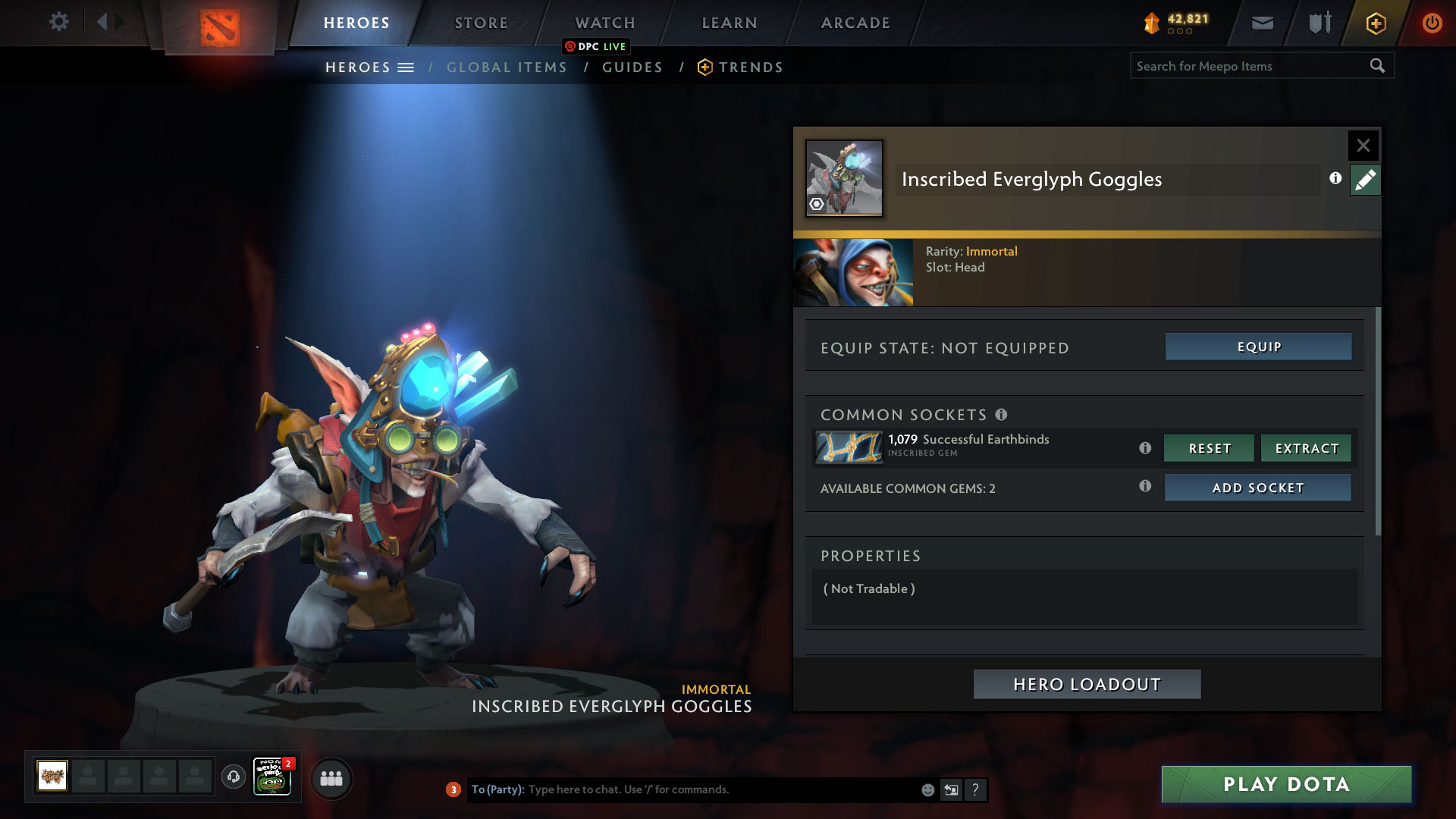The width and height of the screenshot is (1456, 819).
Task: Open the Global Items section
Action: (507, 67)
